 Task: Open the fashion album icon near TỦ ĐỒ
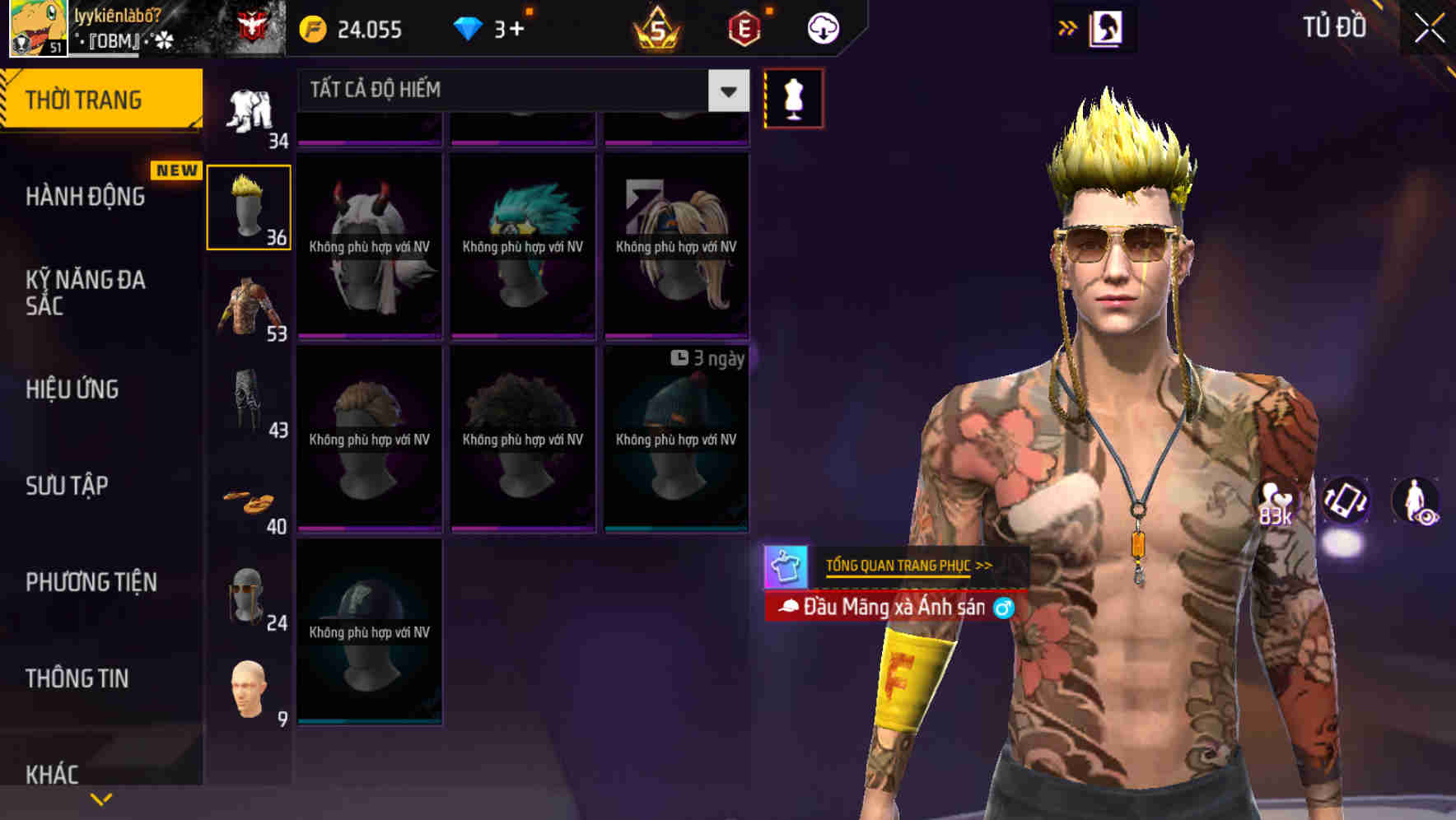(x=1107, y=27)
